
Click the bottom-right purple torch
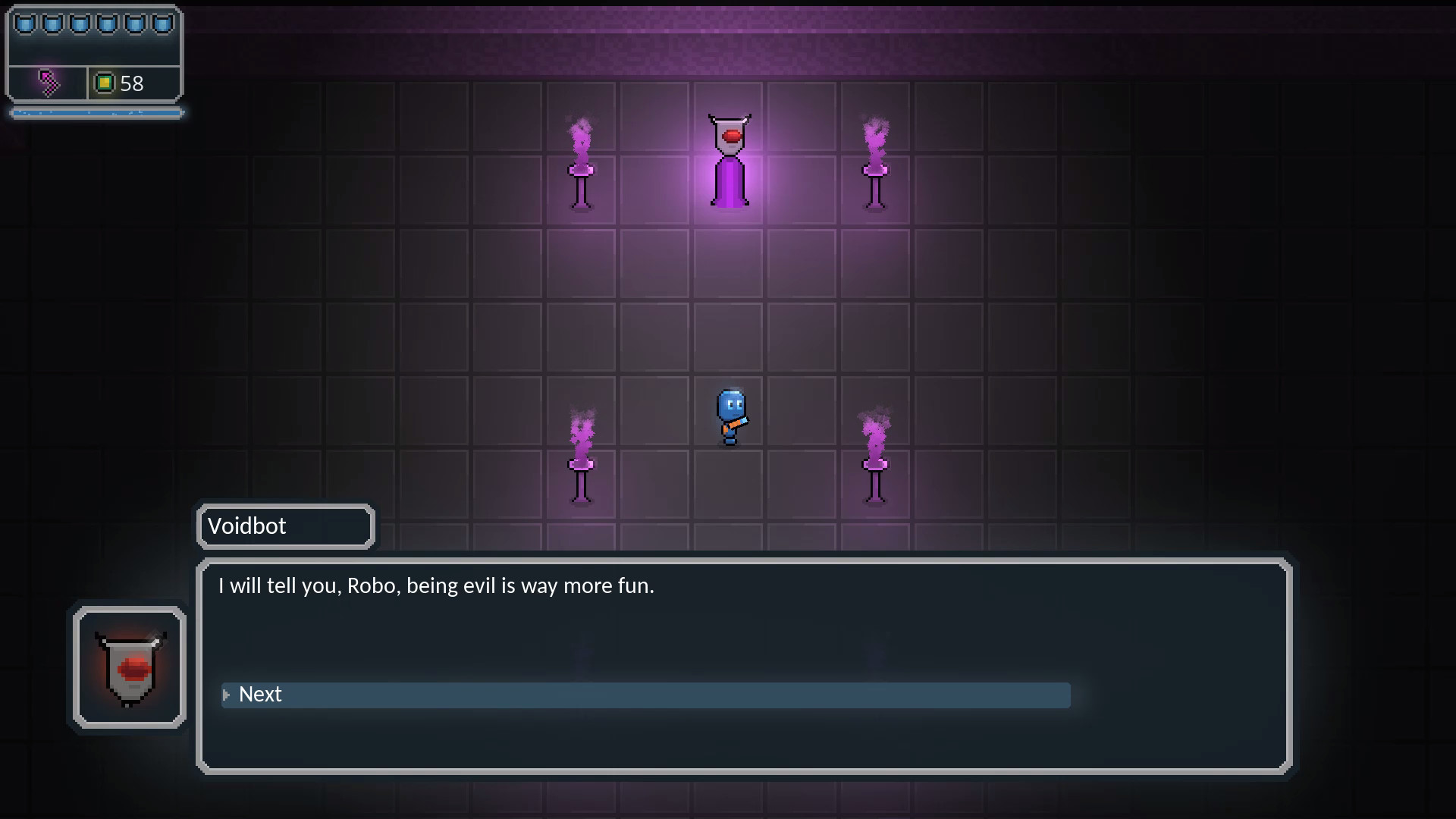pyautogui.click(x=874, y=466)
